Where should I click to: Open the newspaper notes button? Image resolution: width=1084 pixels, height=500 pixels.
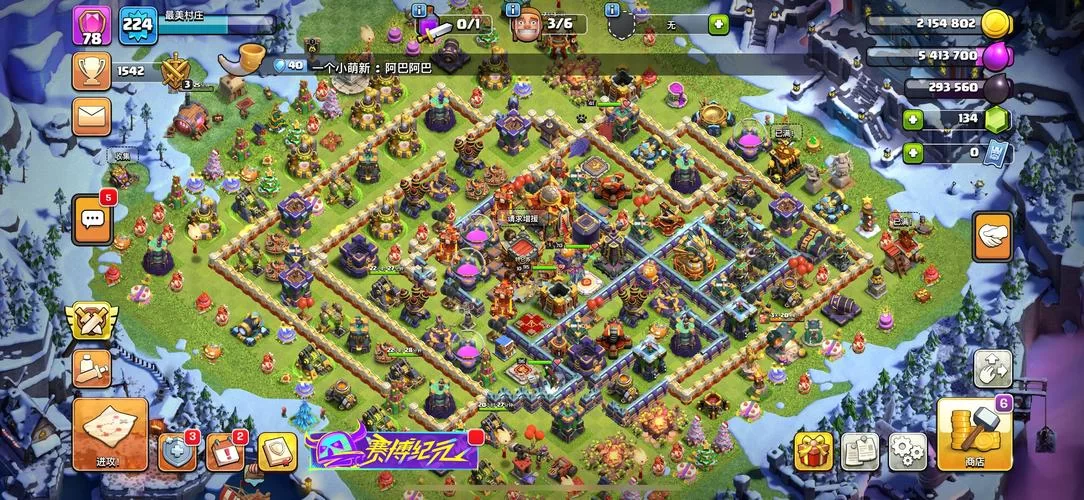859,452
